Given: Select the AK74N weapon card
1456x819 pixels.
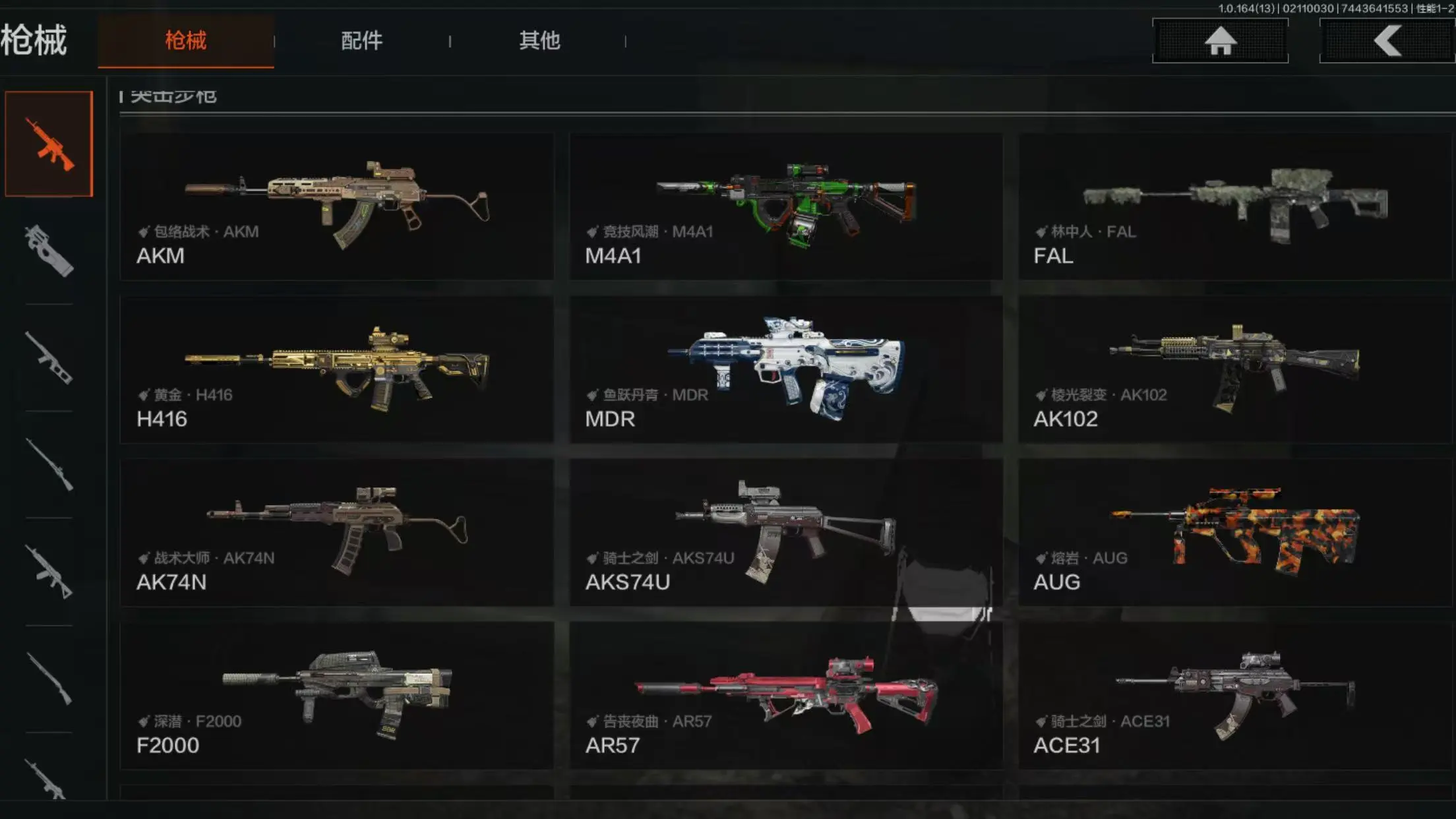Looking at the screenshot, I should pyautogui.click(x=336, y=533).
